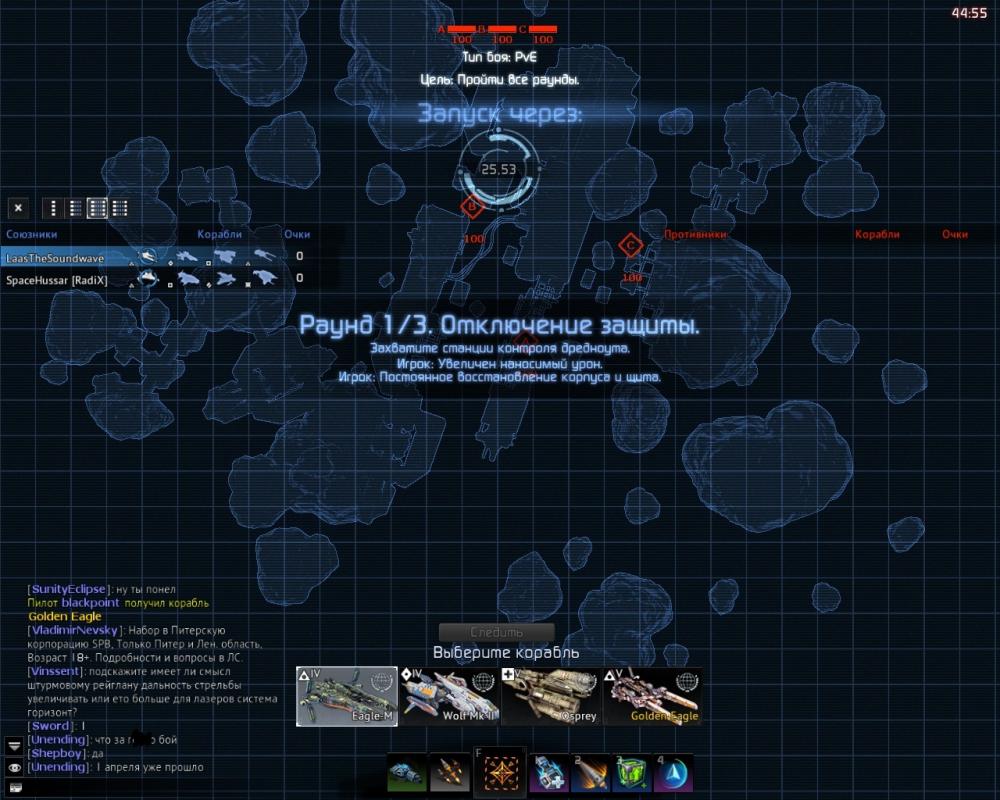This screenshot has height=800, width=1000.
Task: Click the chat scroll-down arrow button
Action: 14,746
